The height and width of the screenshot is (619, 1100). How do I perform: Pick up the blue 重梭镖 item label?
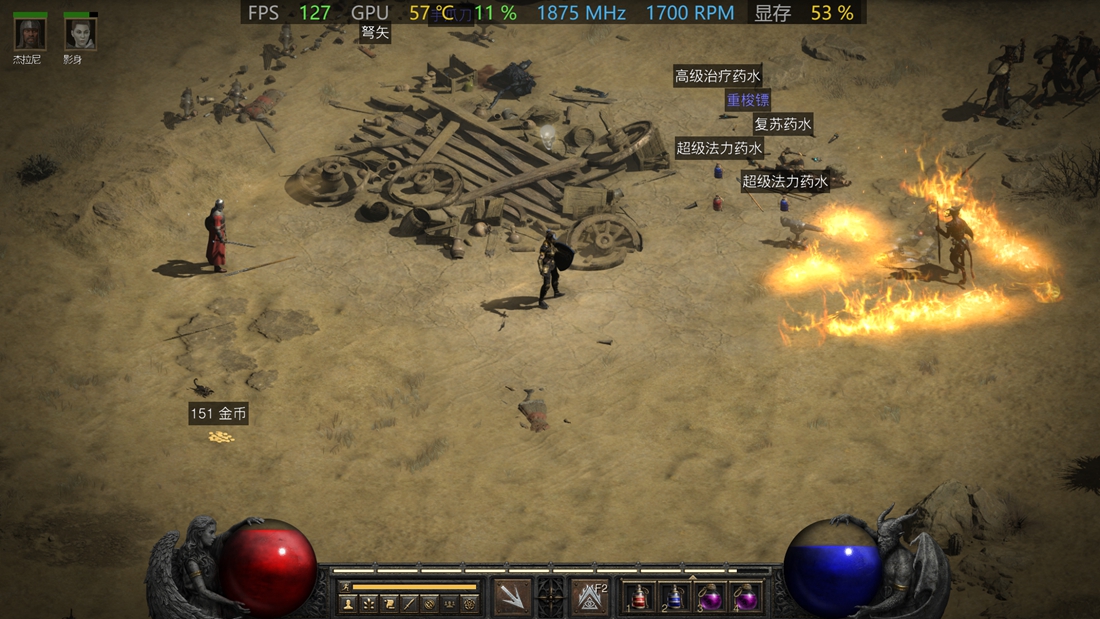pyautogui.click(x=748, y=100)
